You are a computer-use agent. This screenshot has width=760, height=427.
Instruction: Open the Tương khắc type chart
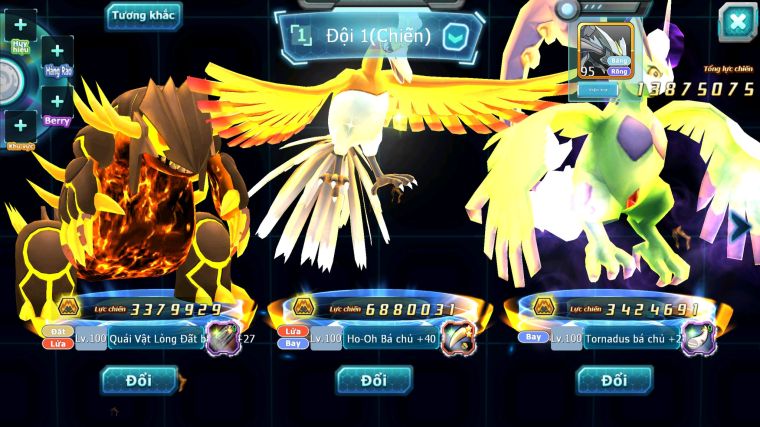[x=144, y=16]
